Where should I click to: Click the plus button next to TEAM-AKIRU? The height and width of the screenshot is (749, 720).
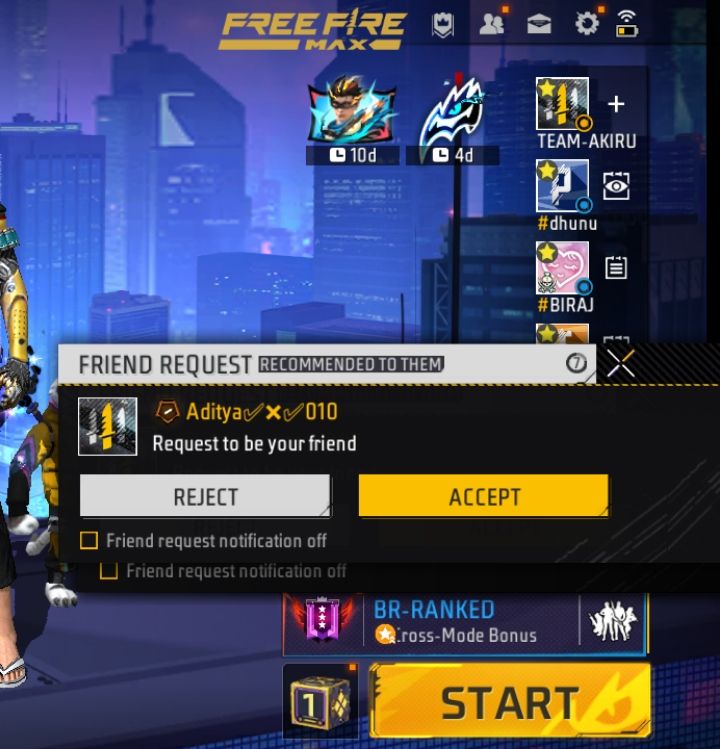click(616, 104)
